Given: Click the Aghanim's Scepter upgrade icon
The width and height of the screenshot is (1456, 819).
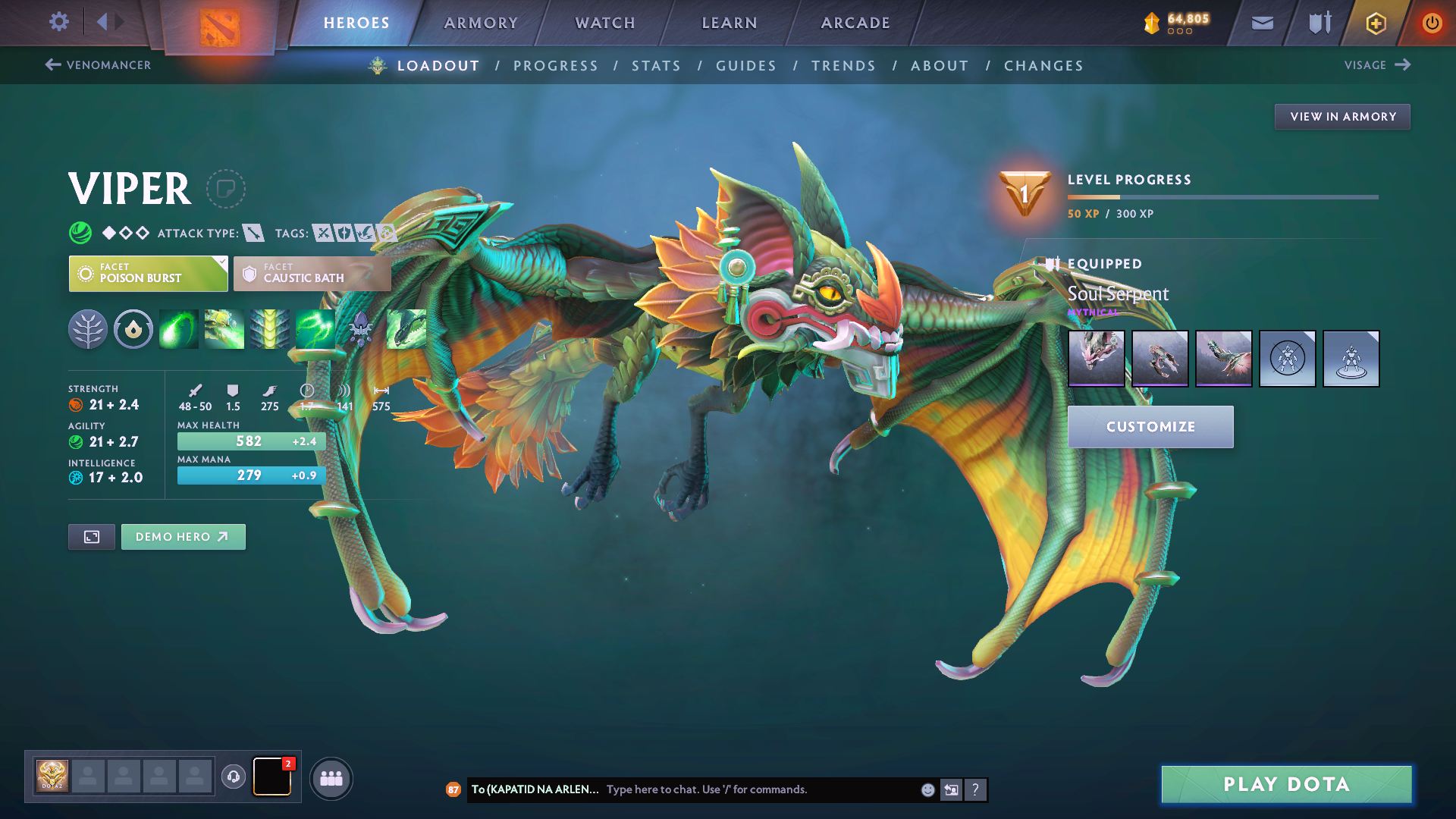Looking at the screenshot, I should (360, 328).
